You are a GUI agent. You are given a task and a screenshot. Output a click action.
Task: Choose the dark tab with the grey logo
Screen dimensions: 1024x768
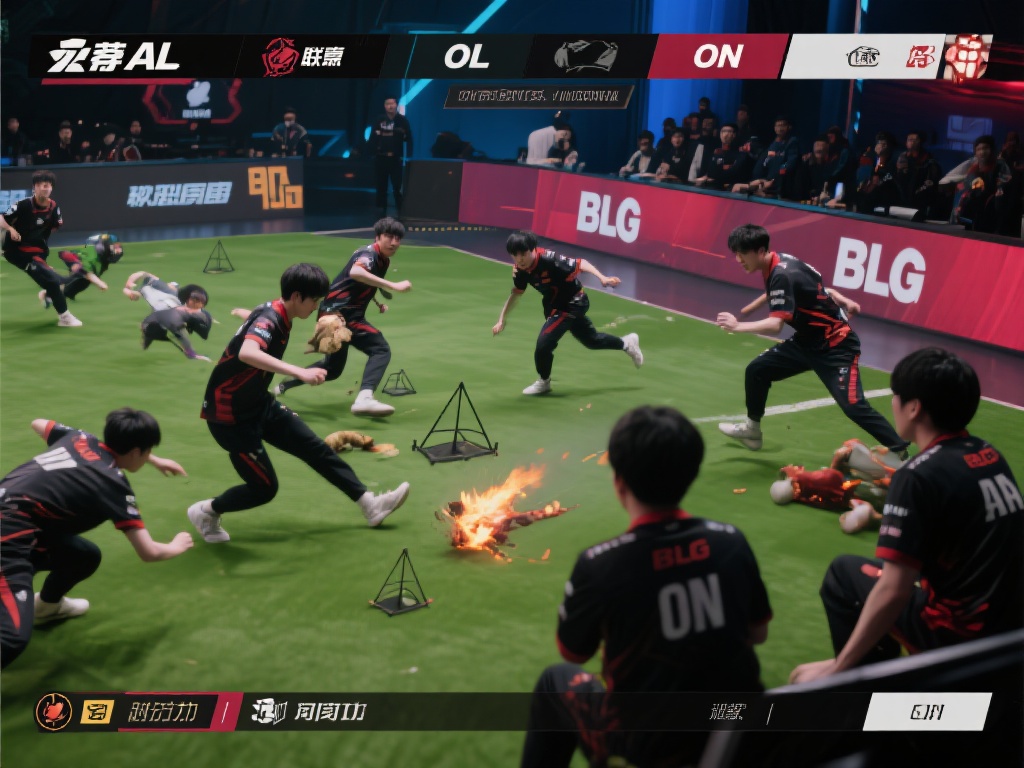pyautogui.click(x=586, y=57)
